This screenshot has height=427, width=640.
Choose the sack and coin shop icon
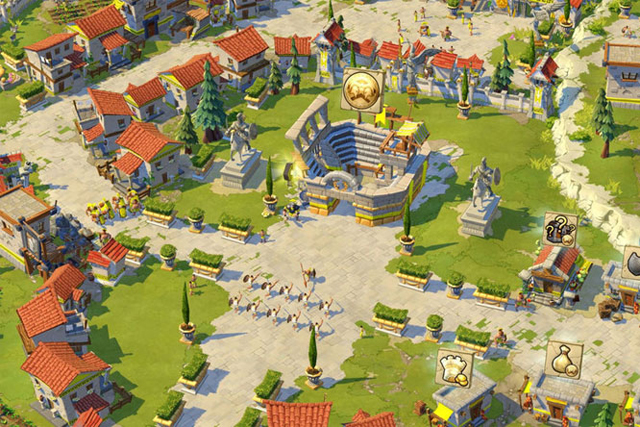point(563,360)
